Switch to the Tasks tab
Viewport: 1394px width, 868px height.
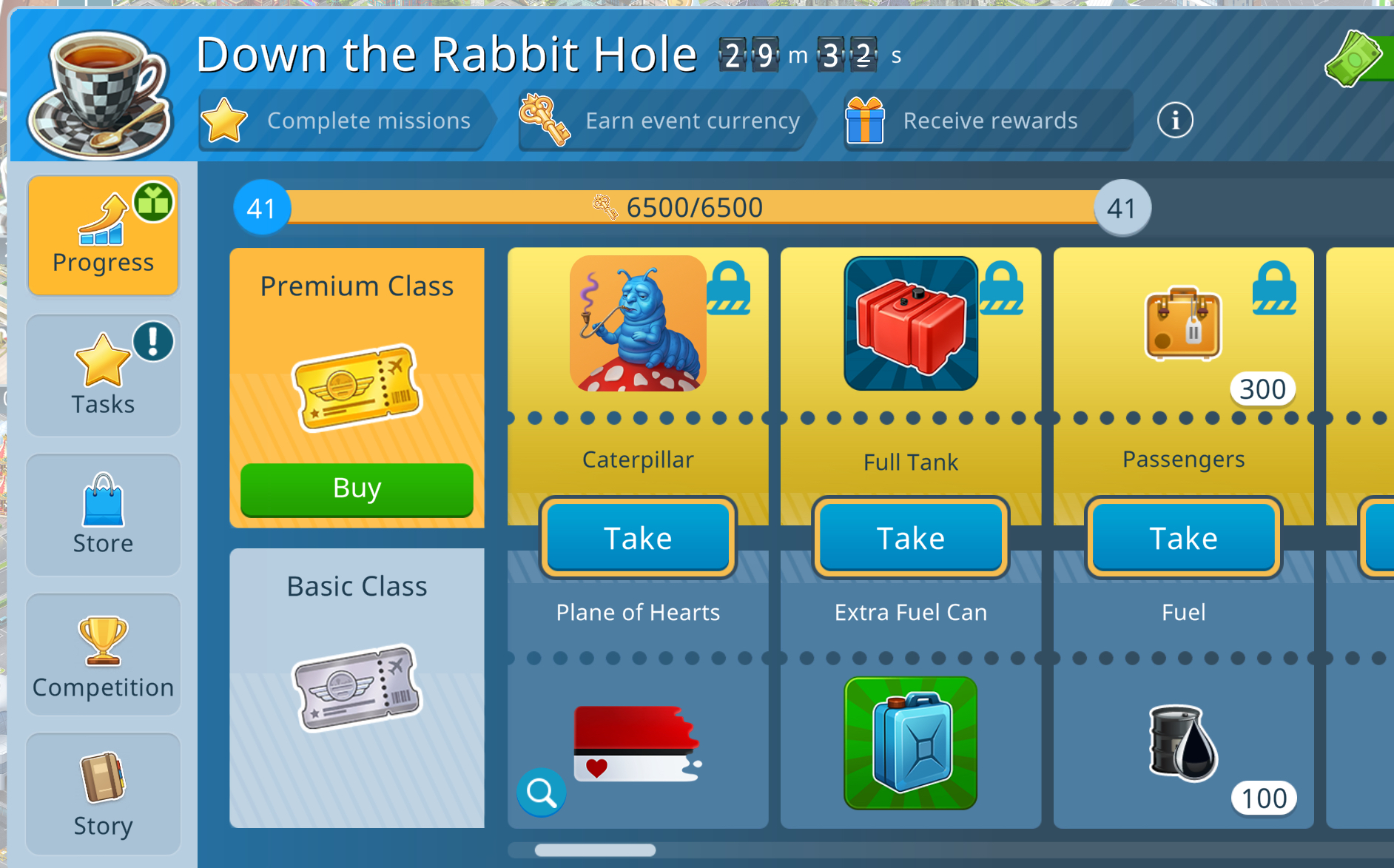tap(103, 375)
